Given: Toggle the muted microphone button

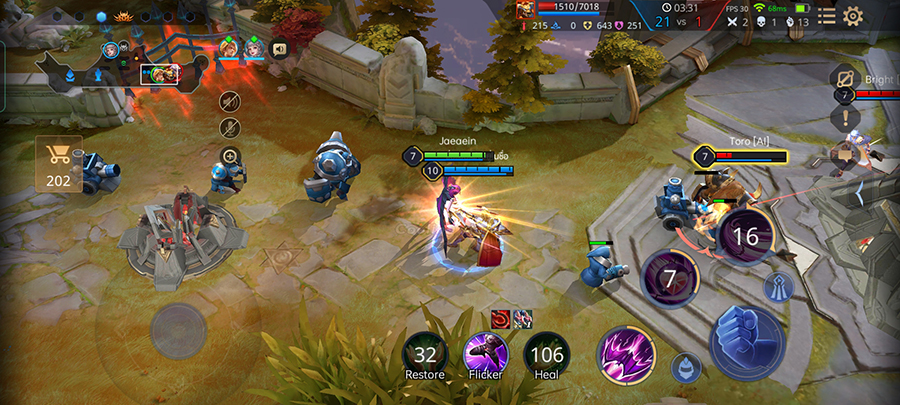Looking at the screenshot, I should [230, 128].
